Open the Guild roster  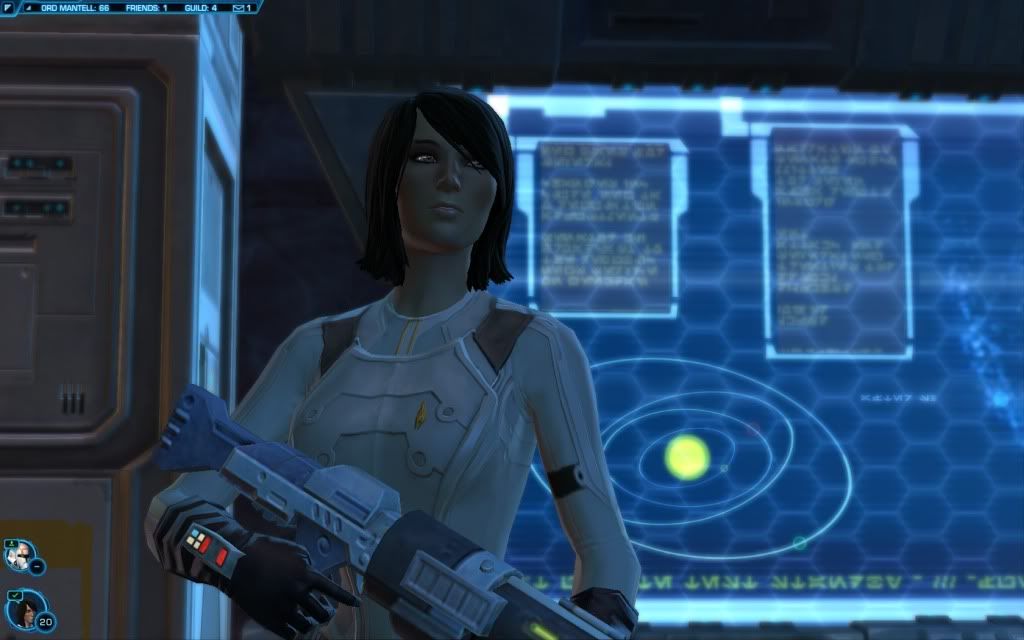(x=201, y=7)
